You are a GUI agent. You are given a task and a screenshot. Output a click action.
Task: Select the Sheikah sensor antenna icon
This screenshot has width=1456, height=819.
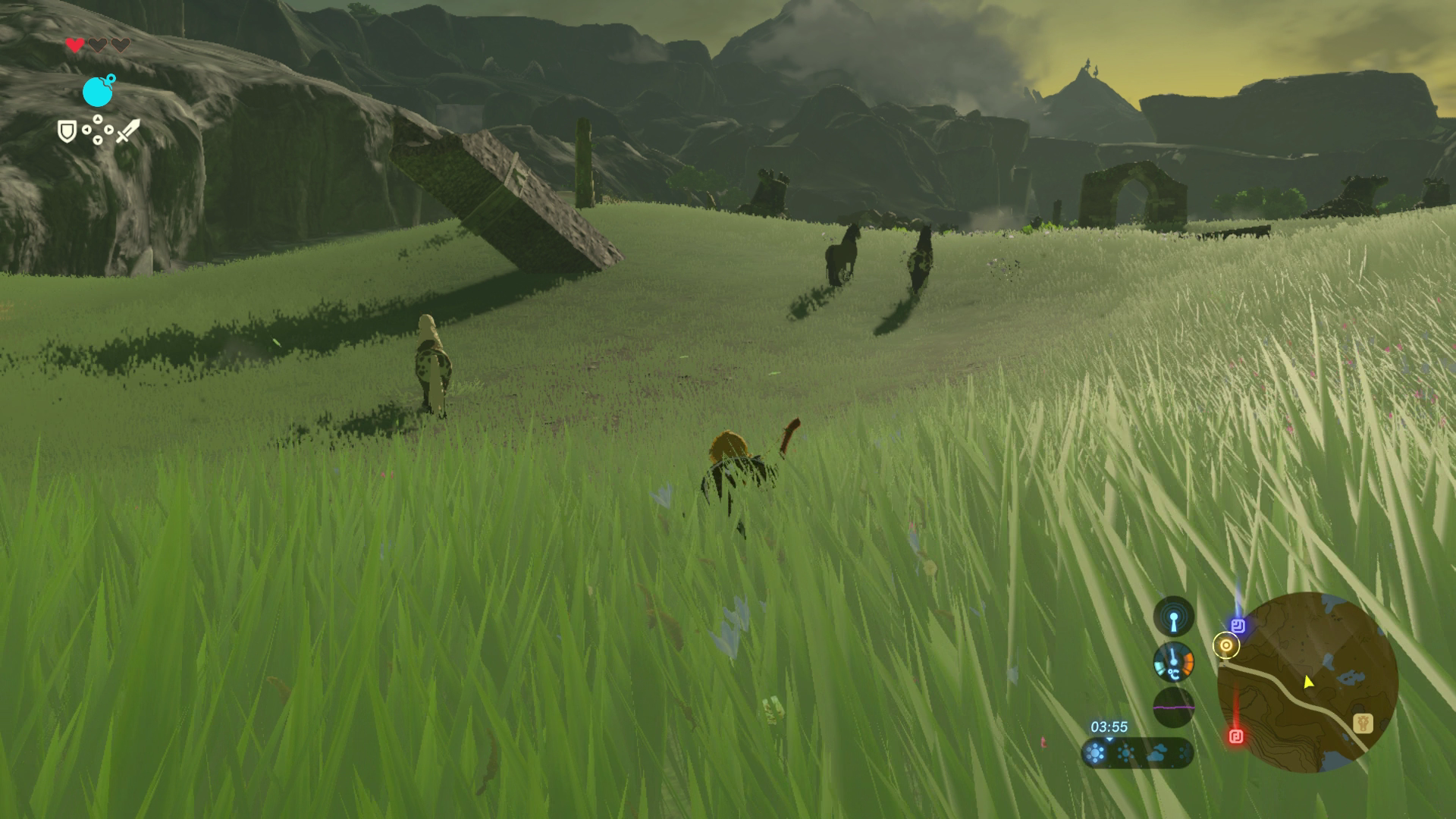tap(1174, 616)
